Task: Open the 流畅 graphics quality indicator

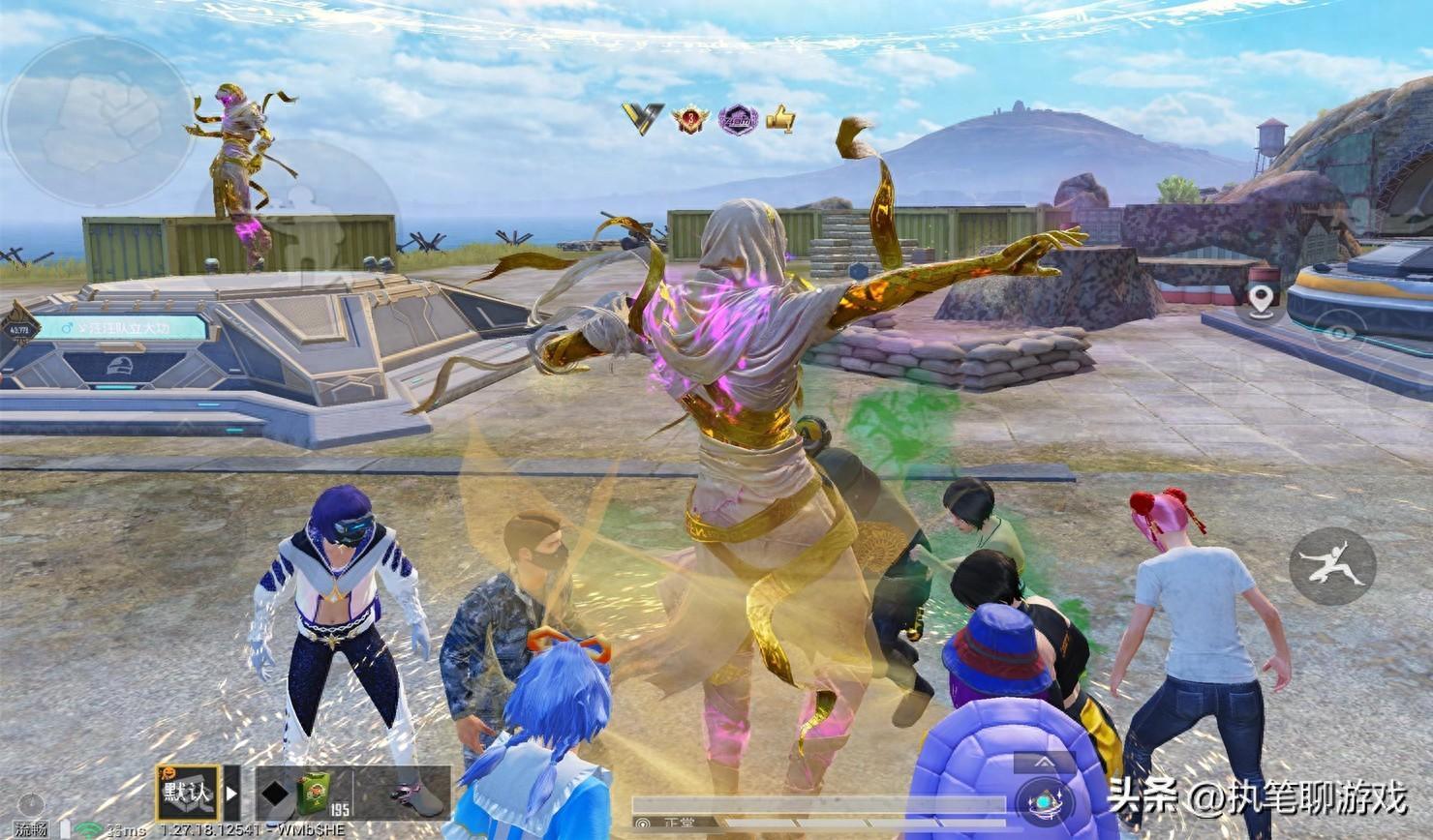Action: [x=30, y=828]
